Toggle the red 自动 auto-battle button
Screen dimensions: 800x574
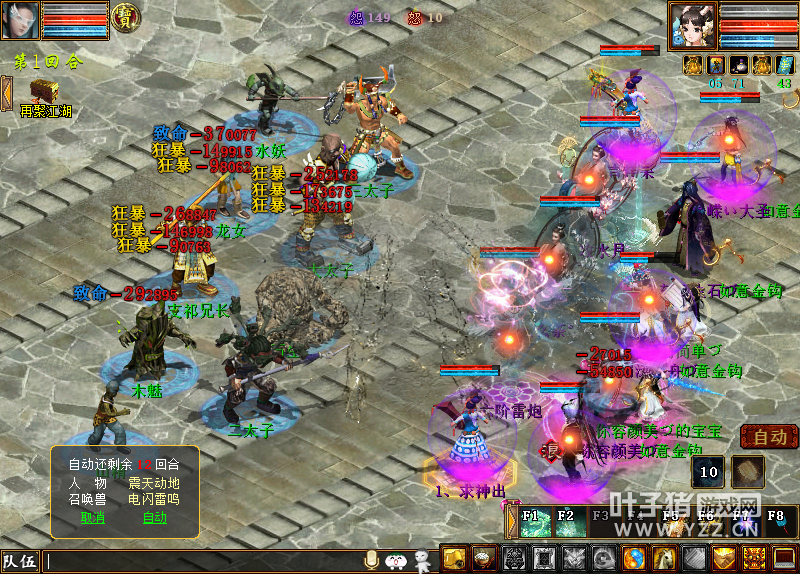769,437
